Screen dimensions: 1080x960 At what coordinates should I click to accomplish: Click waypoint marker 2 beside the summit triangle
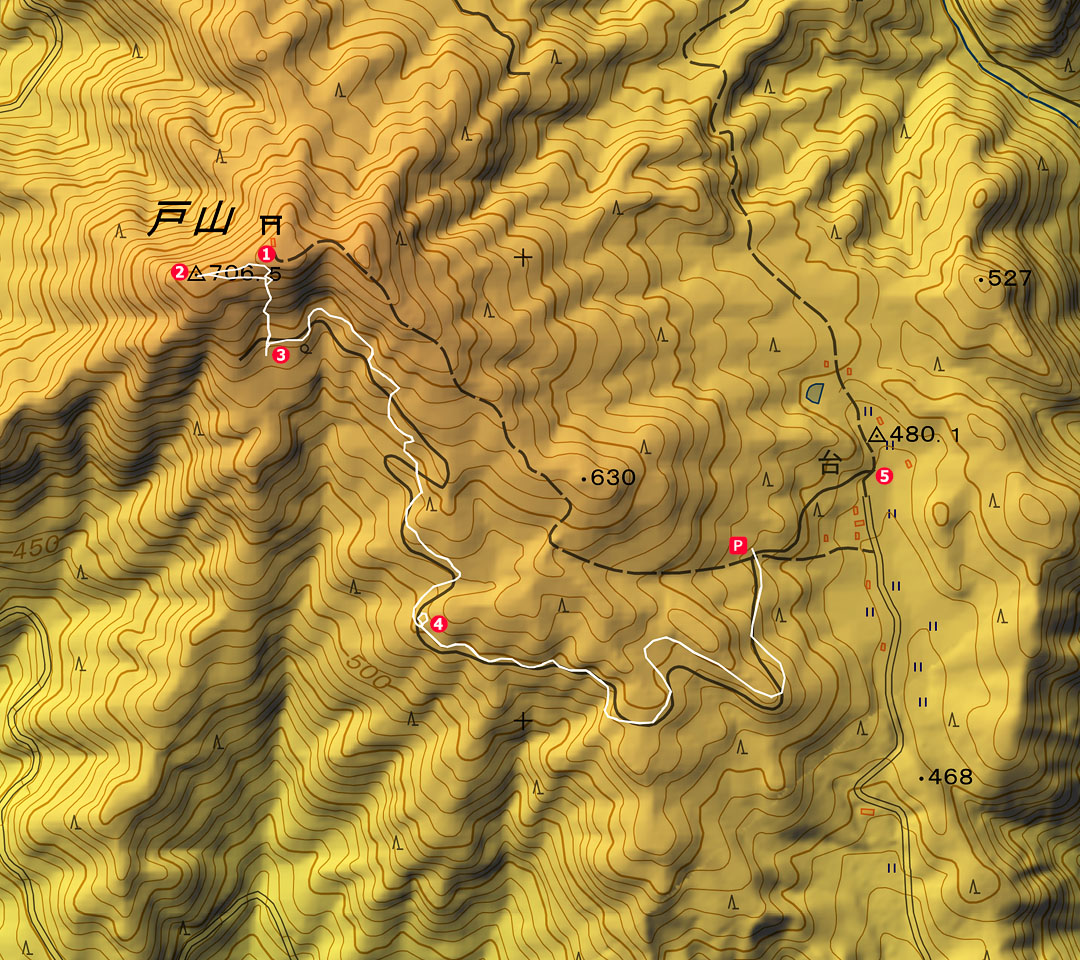click(179, 271)
